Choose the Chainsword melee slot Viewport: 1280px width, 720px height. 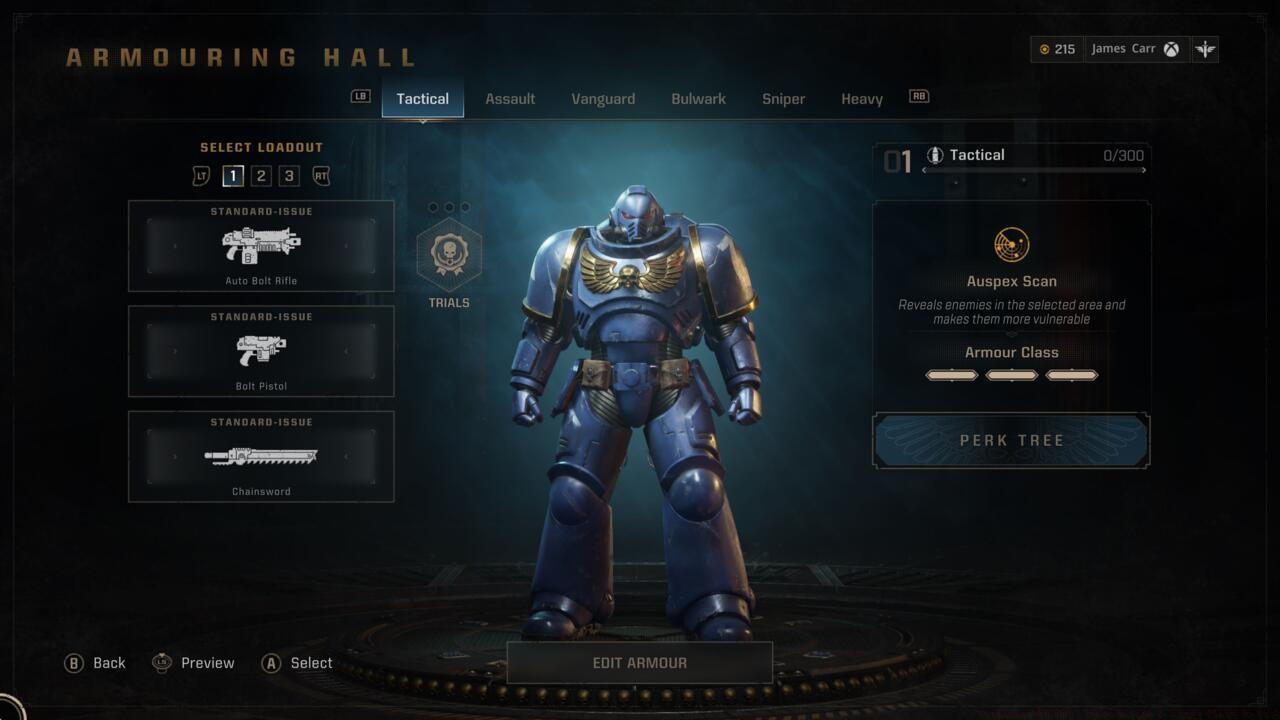[x=261, y=457]
